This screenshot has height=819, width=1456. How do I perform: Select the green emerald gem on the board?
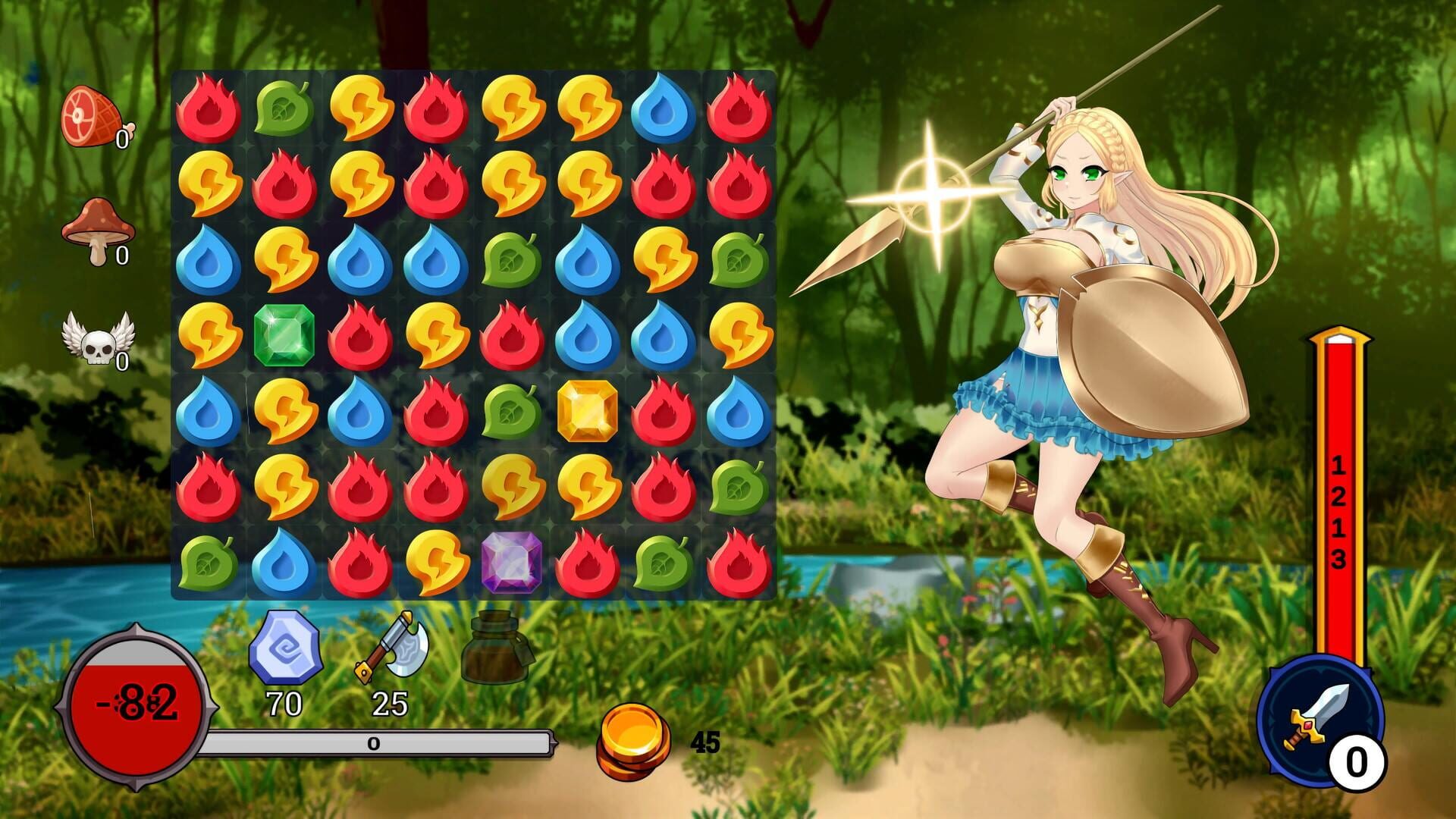(x=284, y=334)
